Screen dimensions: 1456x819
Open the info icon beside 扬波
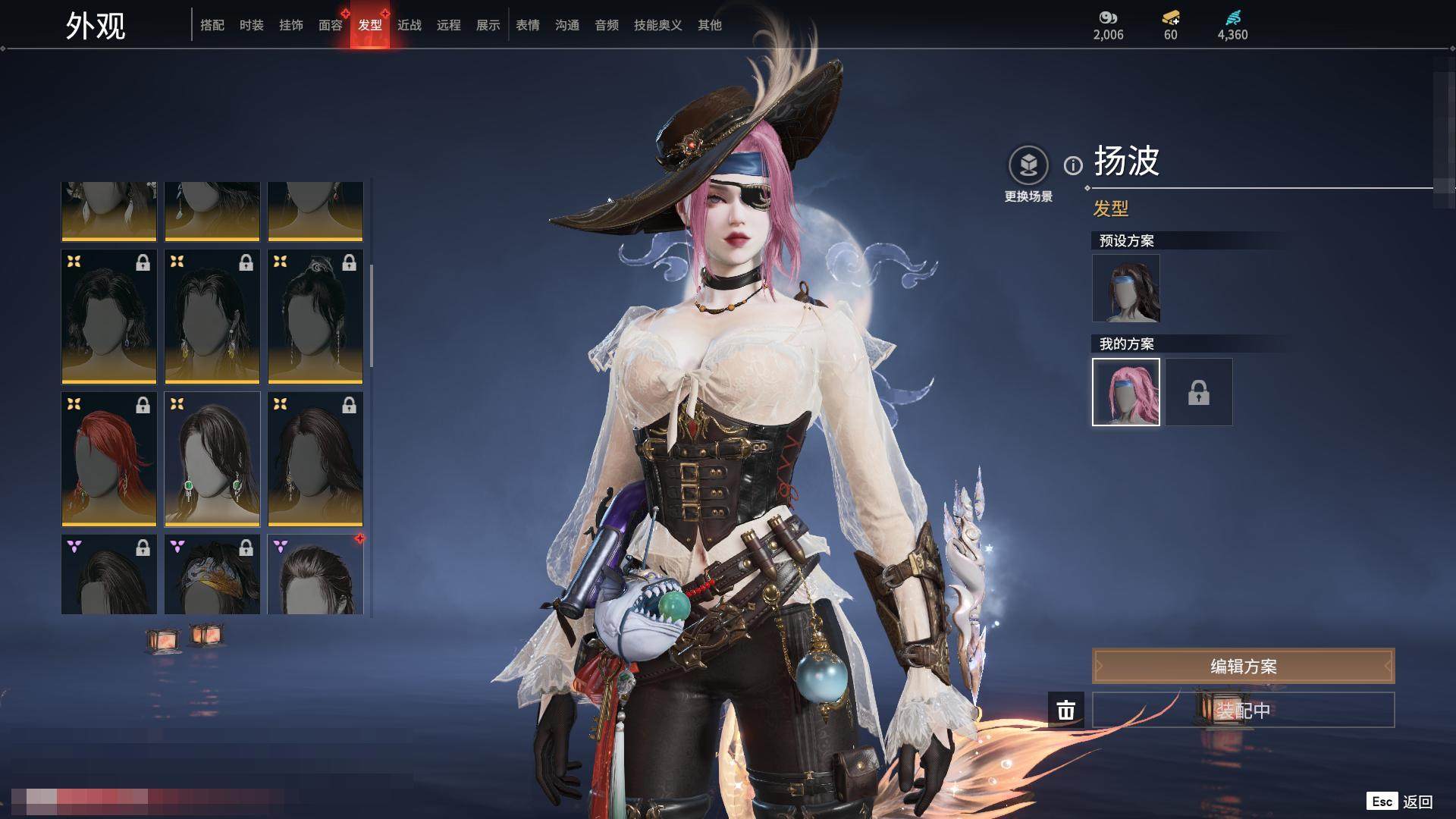pyautogui.click(x=1073, y=165)
